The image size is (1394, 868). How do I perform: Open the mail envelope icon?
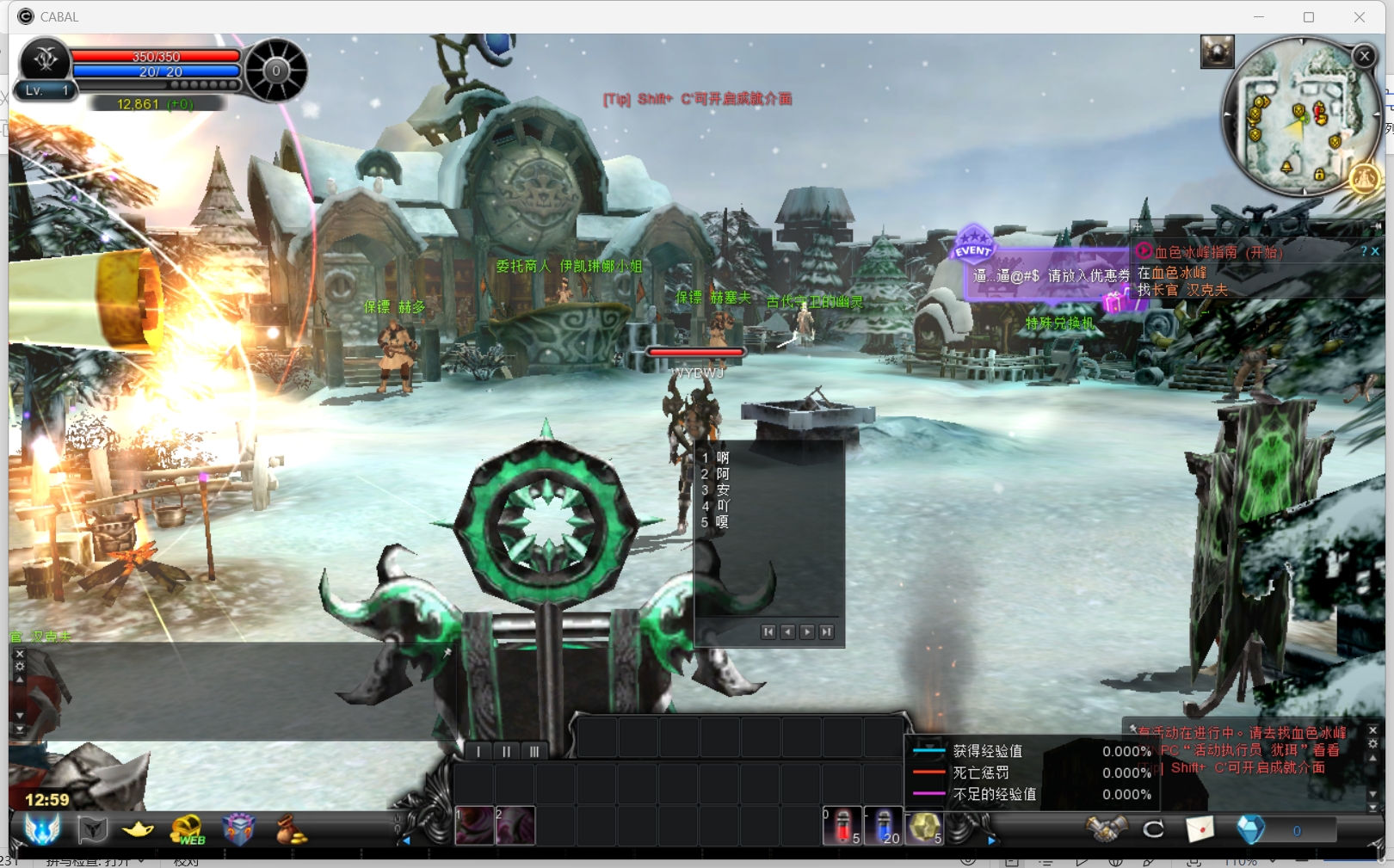tap(1200, 829)
